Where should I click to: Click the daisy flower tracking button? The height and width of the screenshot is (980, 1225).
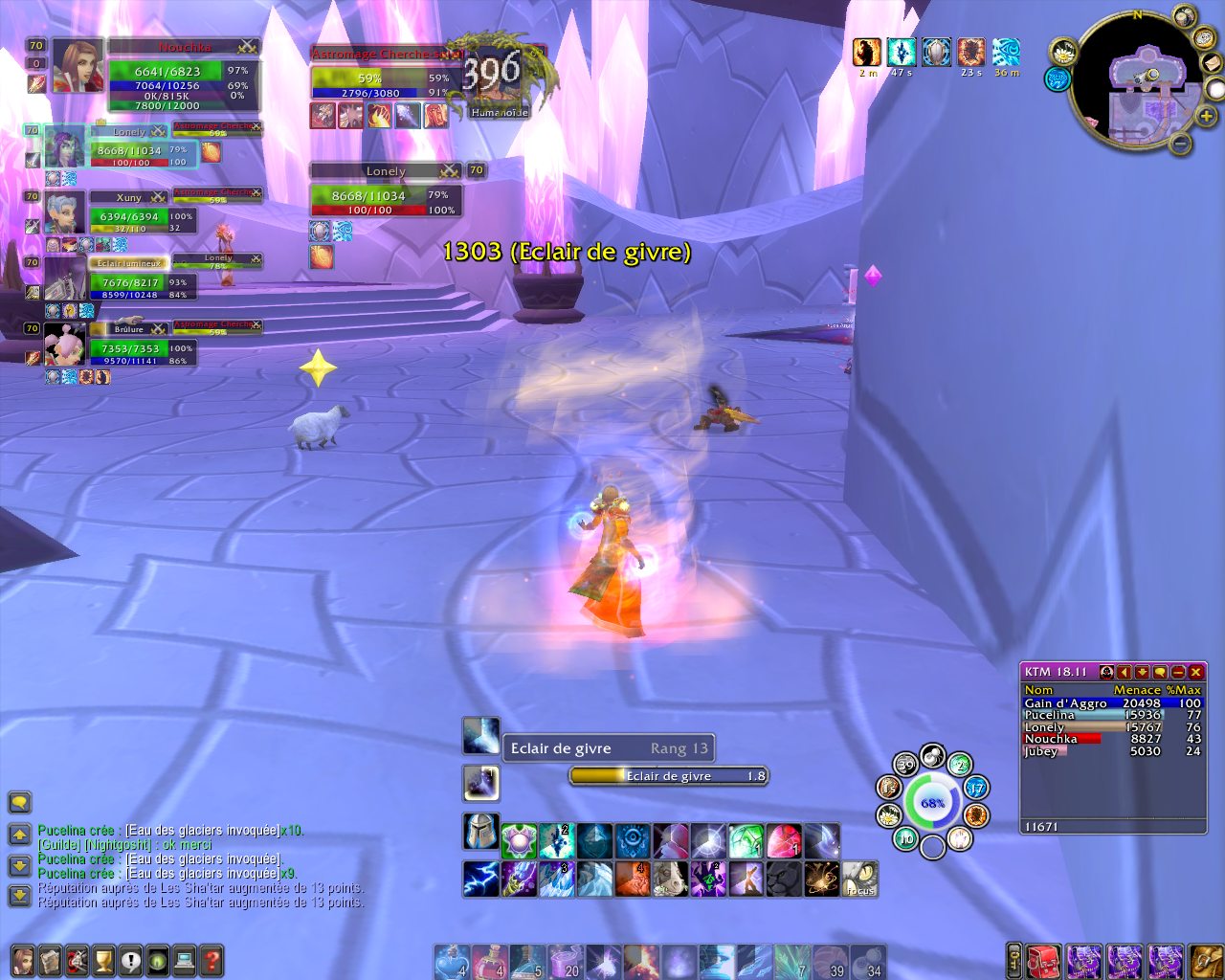[x=1064, y=53]
